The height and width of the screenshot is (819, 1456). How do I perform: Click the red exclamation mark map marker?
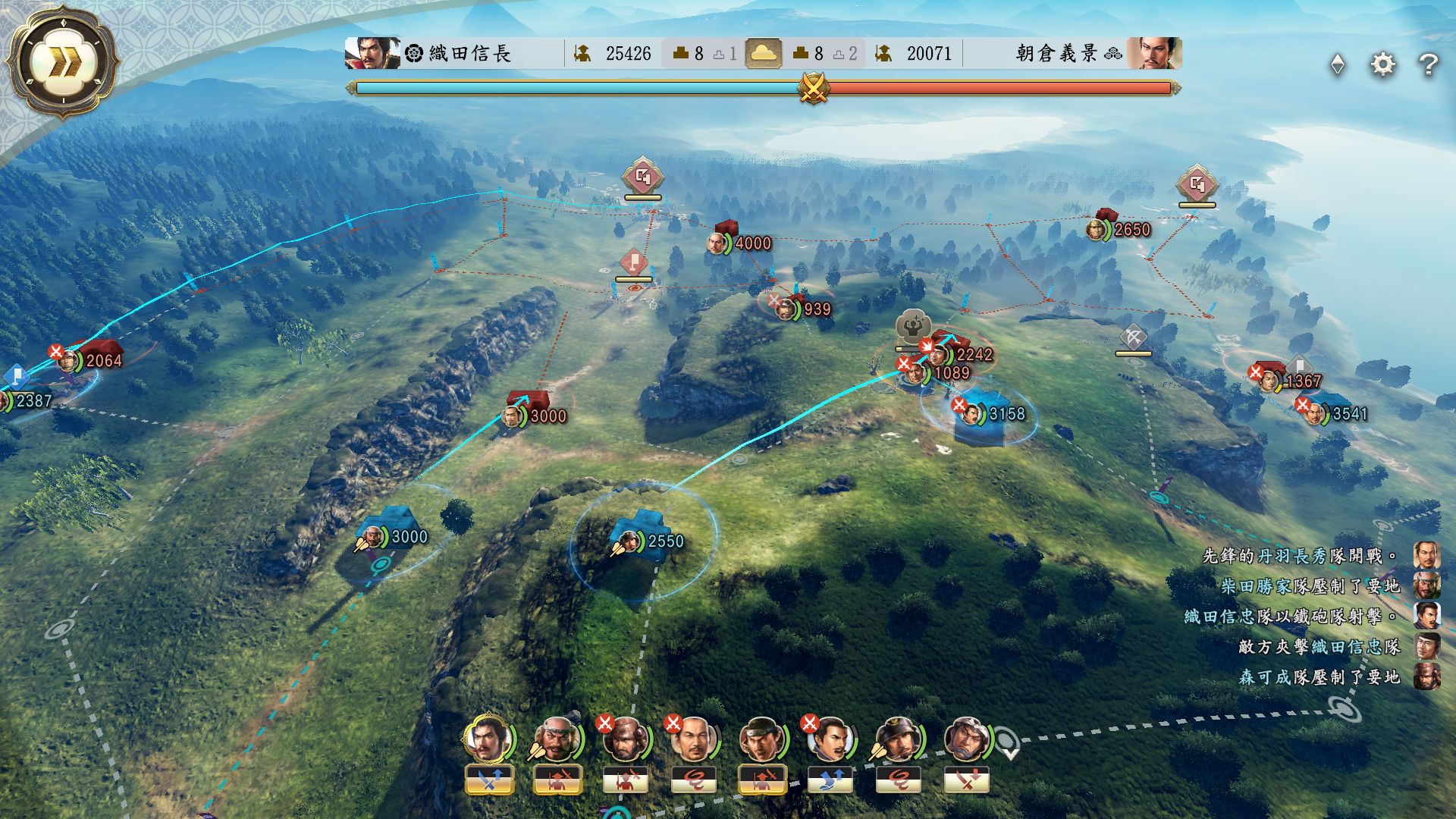point(634,263)
